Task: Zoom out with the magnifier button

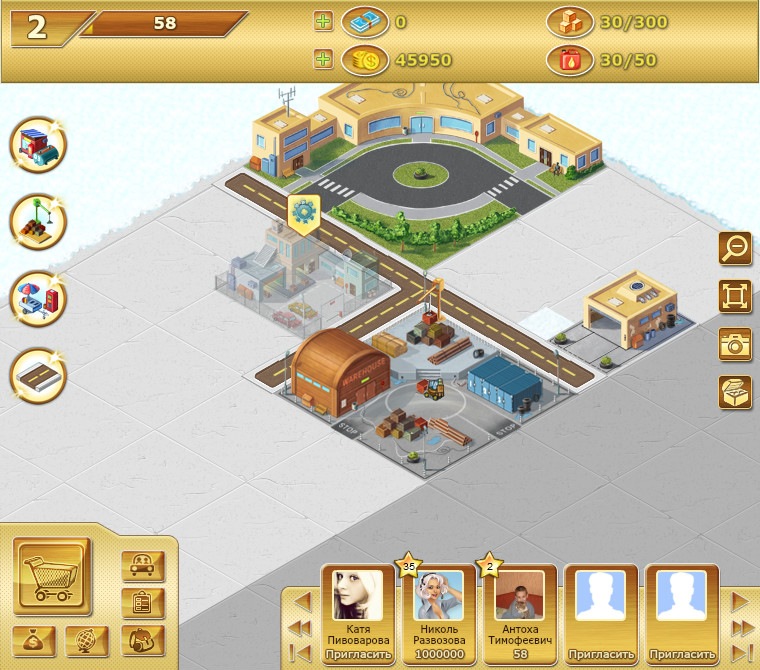Action: click(x=735, y=247)
